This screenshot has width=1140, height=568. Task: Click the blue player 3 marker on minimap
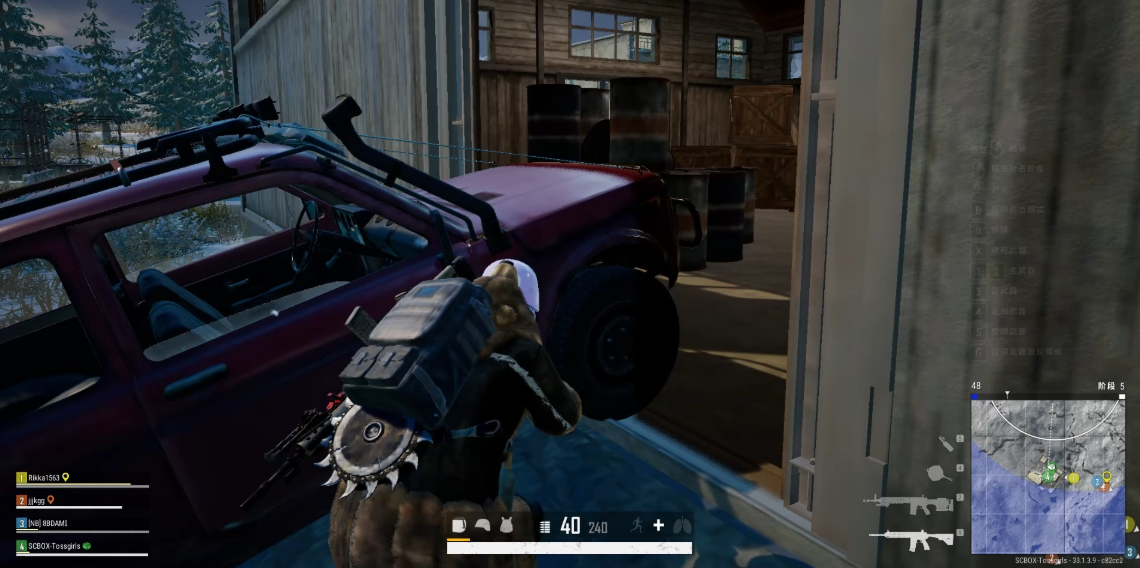pyautogui.click(x=1096, y=482)
